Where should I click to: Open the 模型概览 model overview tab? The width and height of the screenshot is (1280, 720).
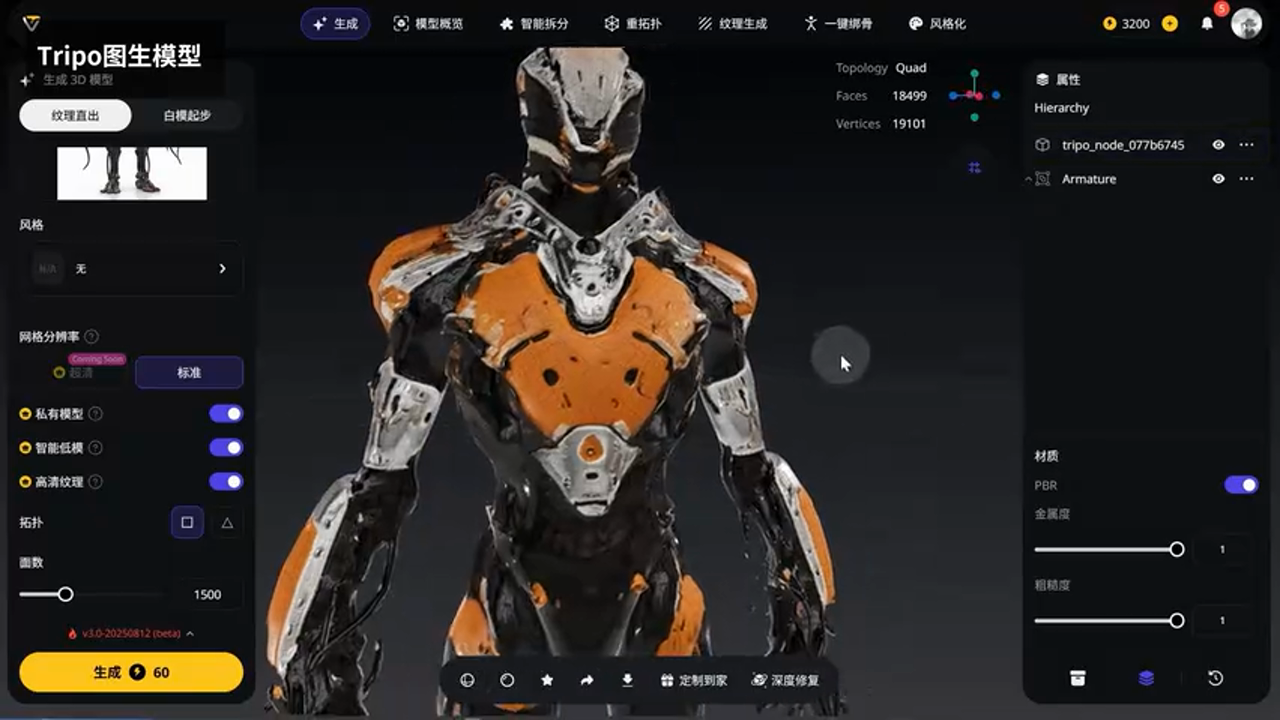click(428, 23)
